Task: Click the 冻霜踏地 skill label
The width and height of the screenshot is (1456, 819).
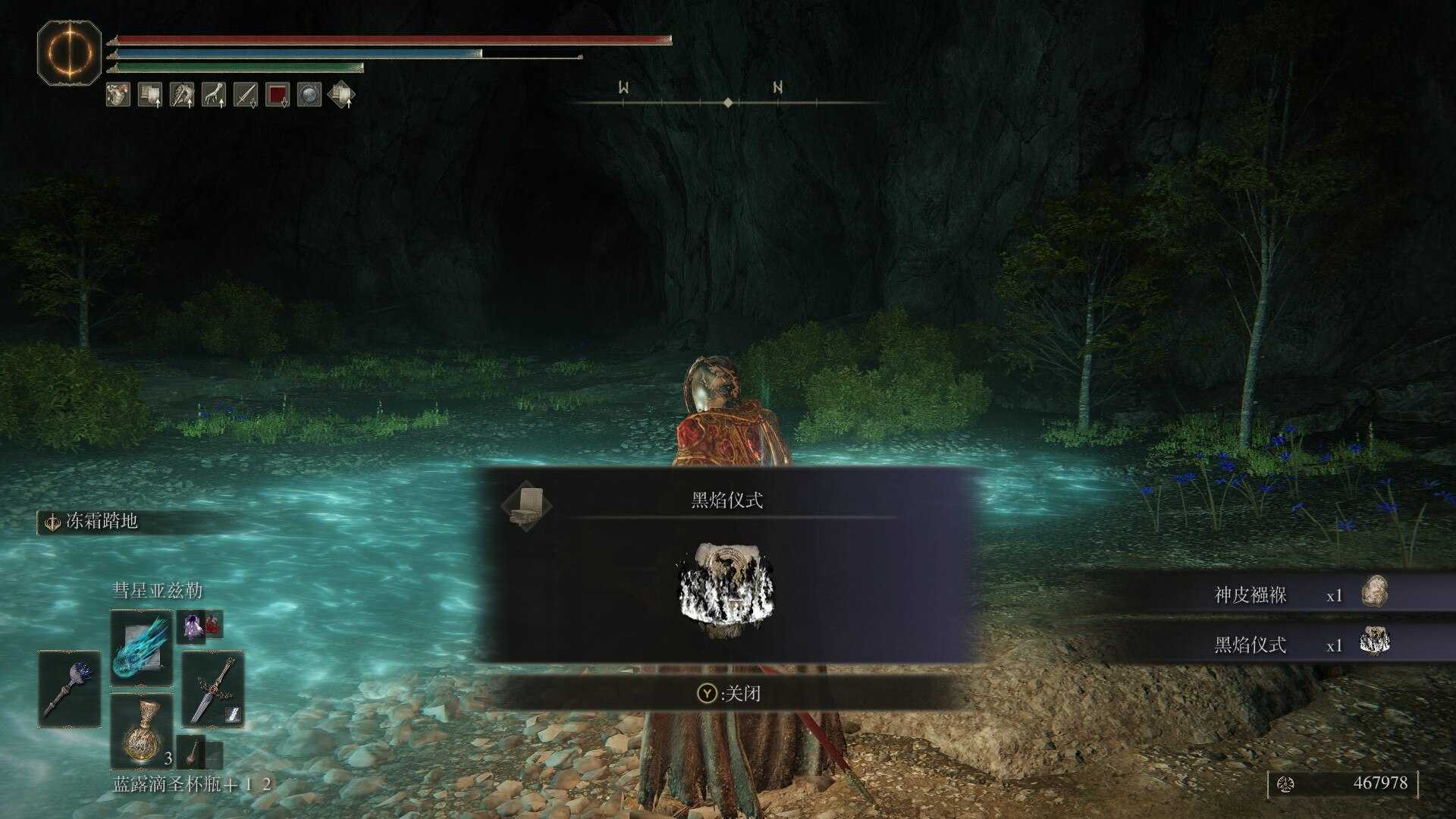Action: pos(102,521)
